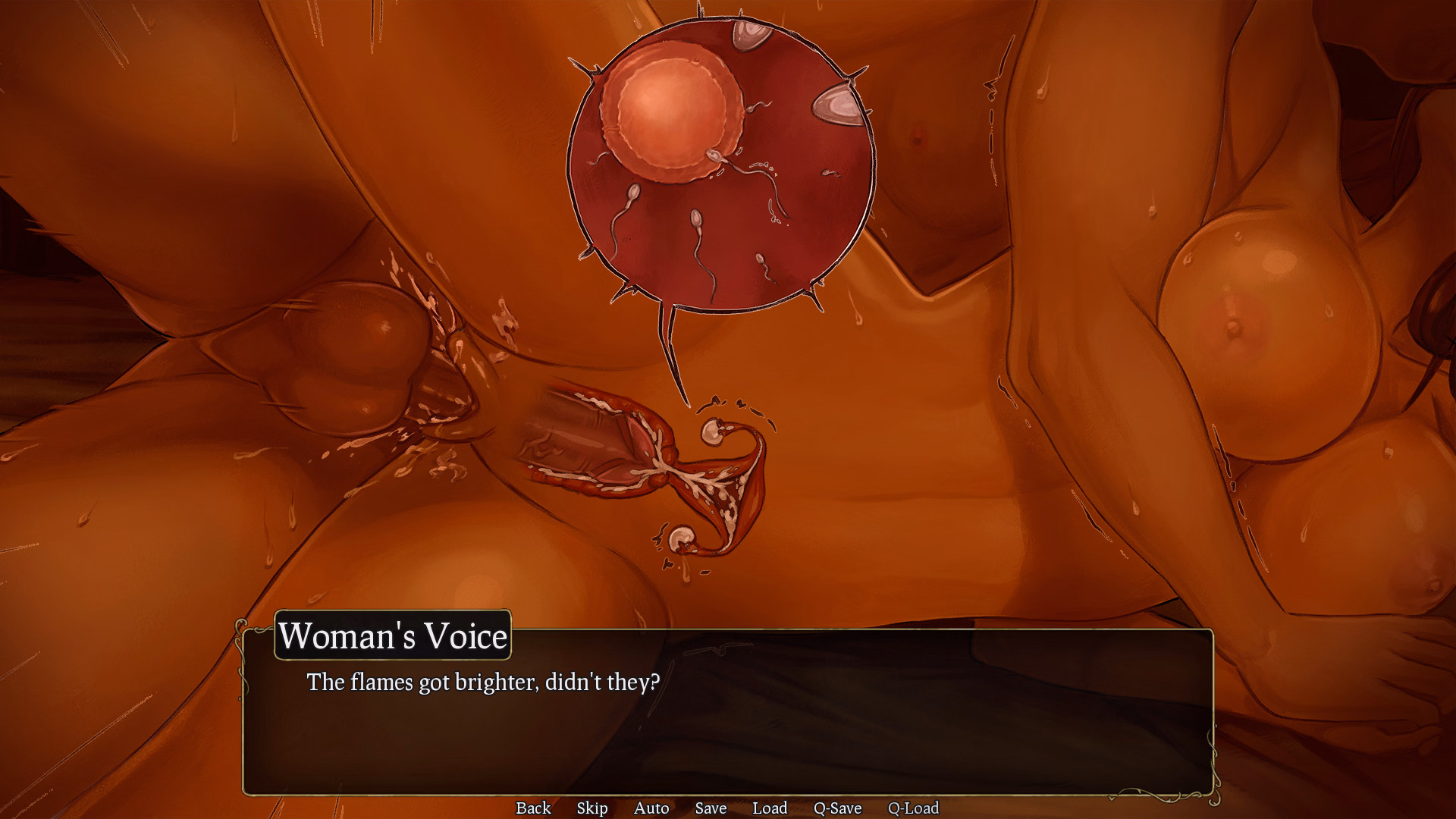The height and width of the screenshot is (819, 1456).
Task: Choose Save in the quick menu strip
Action: click(711, 808)
